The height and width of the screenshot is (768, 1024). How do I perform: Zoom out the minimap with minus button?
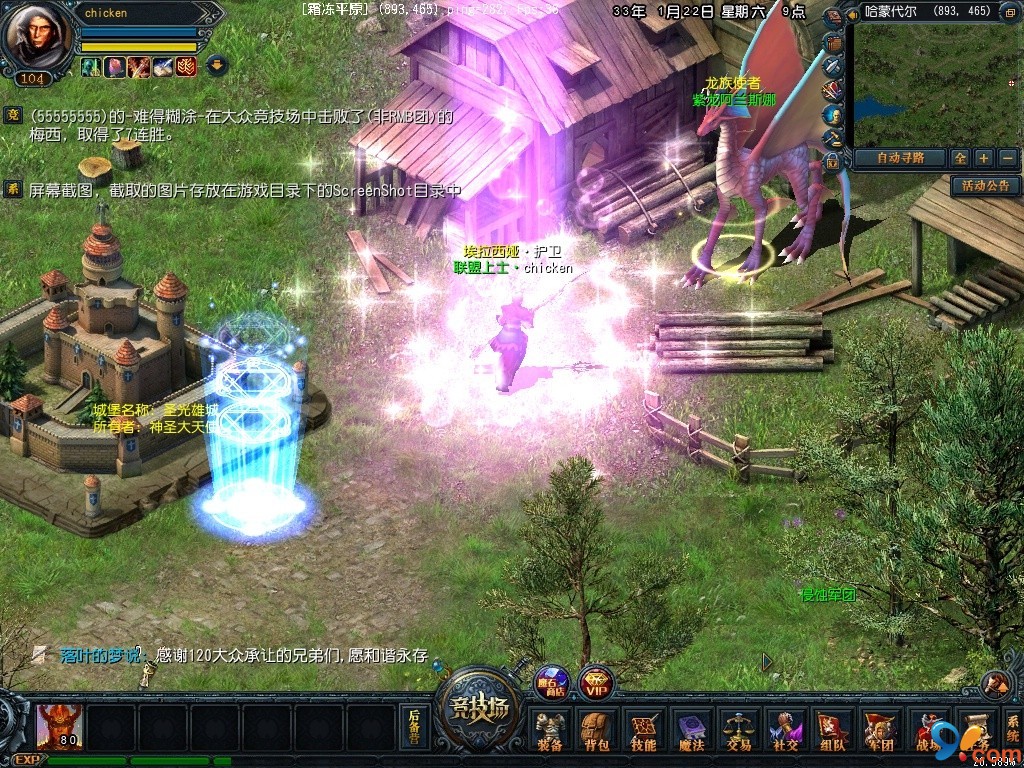tap(1007, 158)
